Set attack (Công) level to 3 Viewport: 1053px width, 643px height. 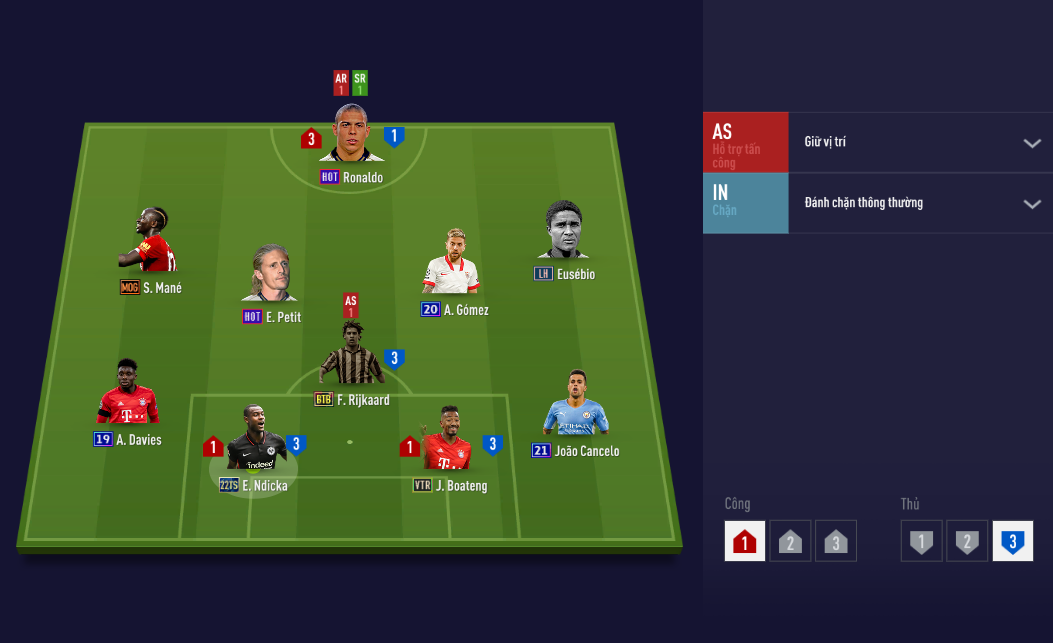(x=836, y=541)
